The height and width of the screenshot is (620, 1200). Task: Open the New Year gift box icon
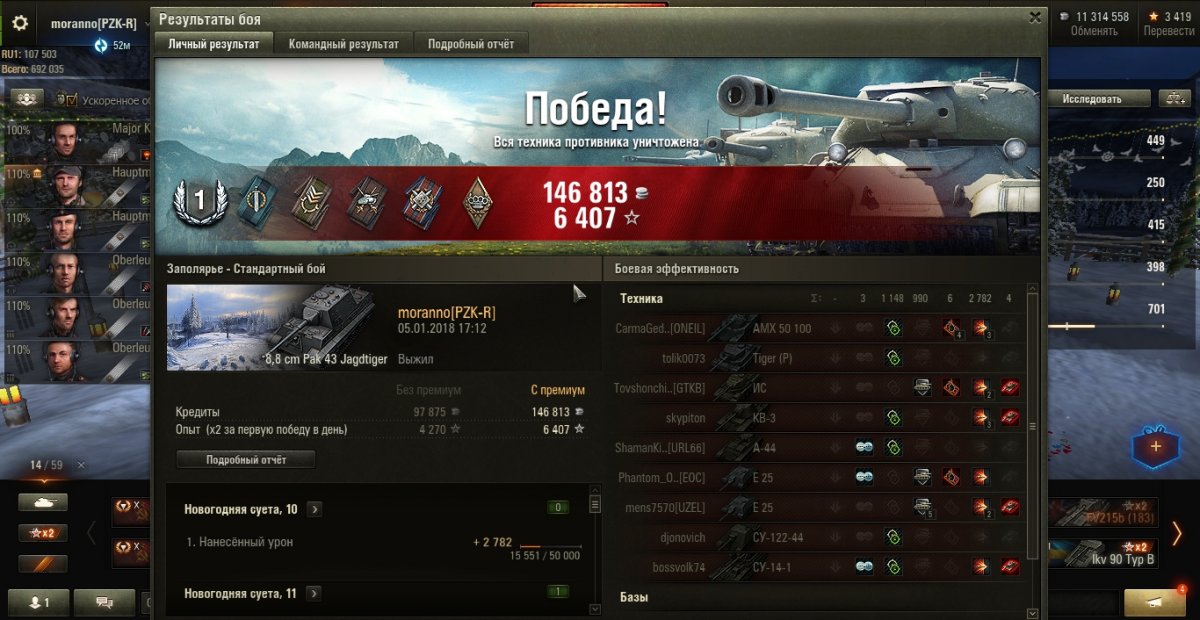pyautogui.click(x=1155, y=446)
